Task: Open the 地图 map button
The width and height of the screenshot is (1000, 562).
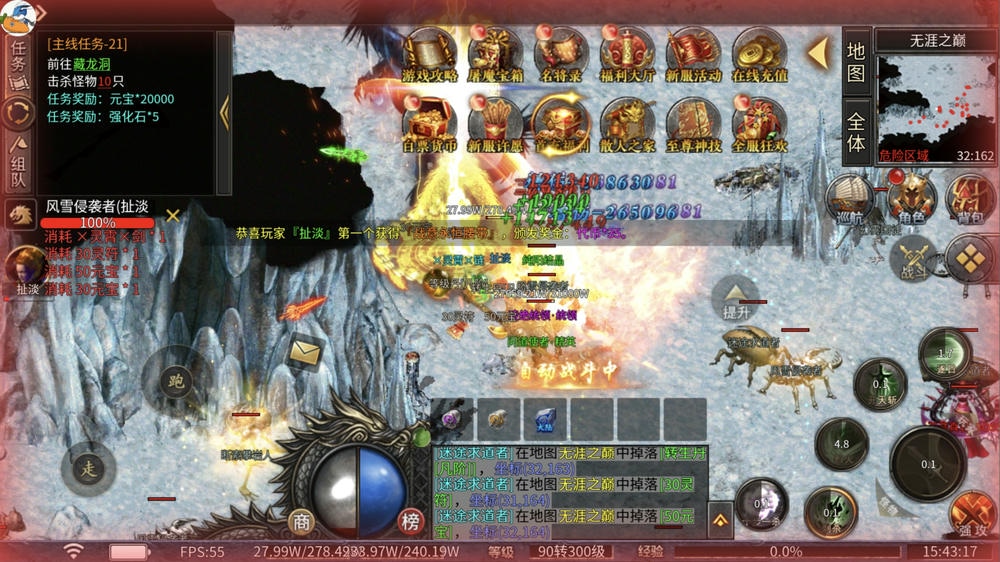Action: 856,61
